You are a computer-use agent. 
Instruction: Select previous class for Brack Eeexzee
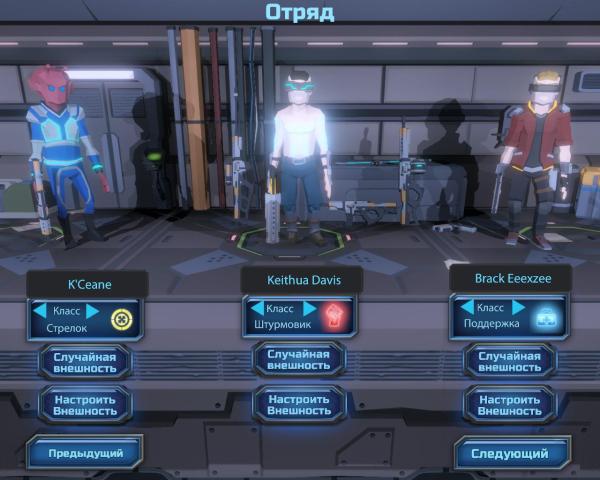pyautogui.click(x=464, y=308)
